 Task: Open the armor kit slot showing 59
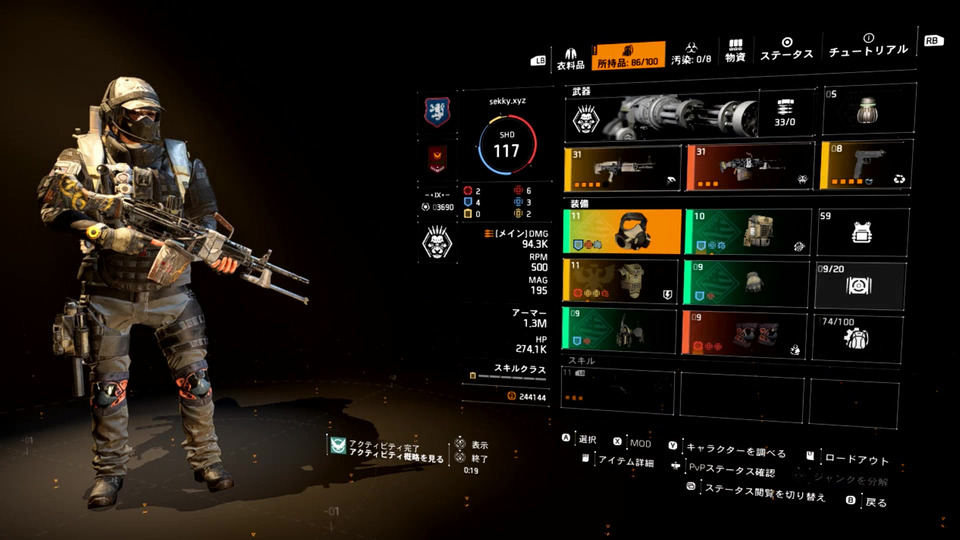(x=862, y=231)
